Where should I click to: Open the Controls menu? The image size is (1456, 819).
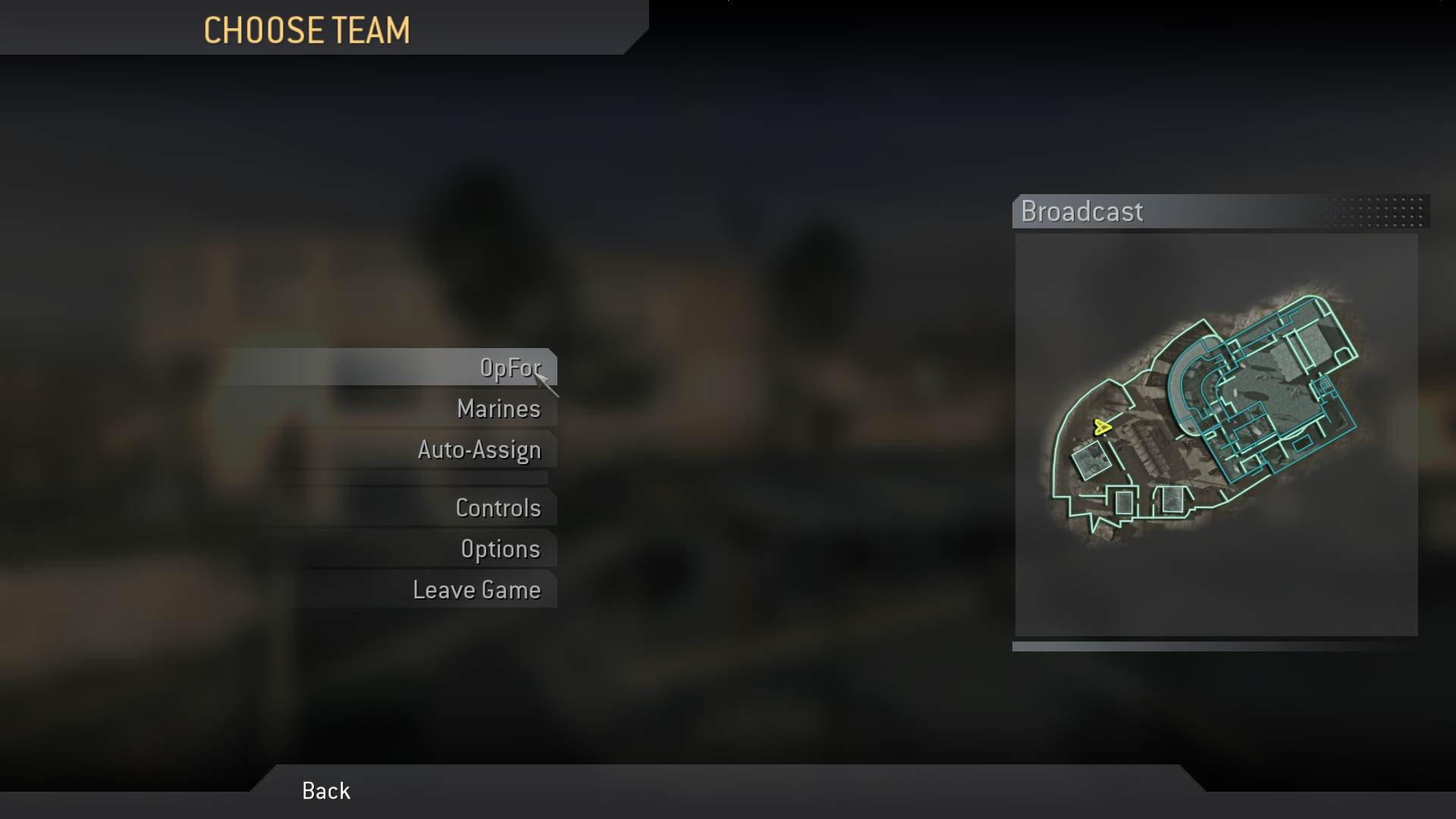(x=498, y=508)
